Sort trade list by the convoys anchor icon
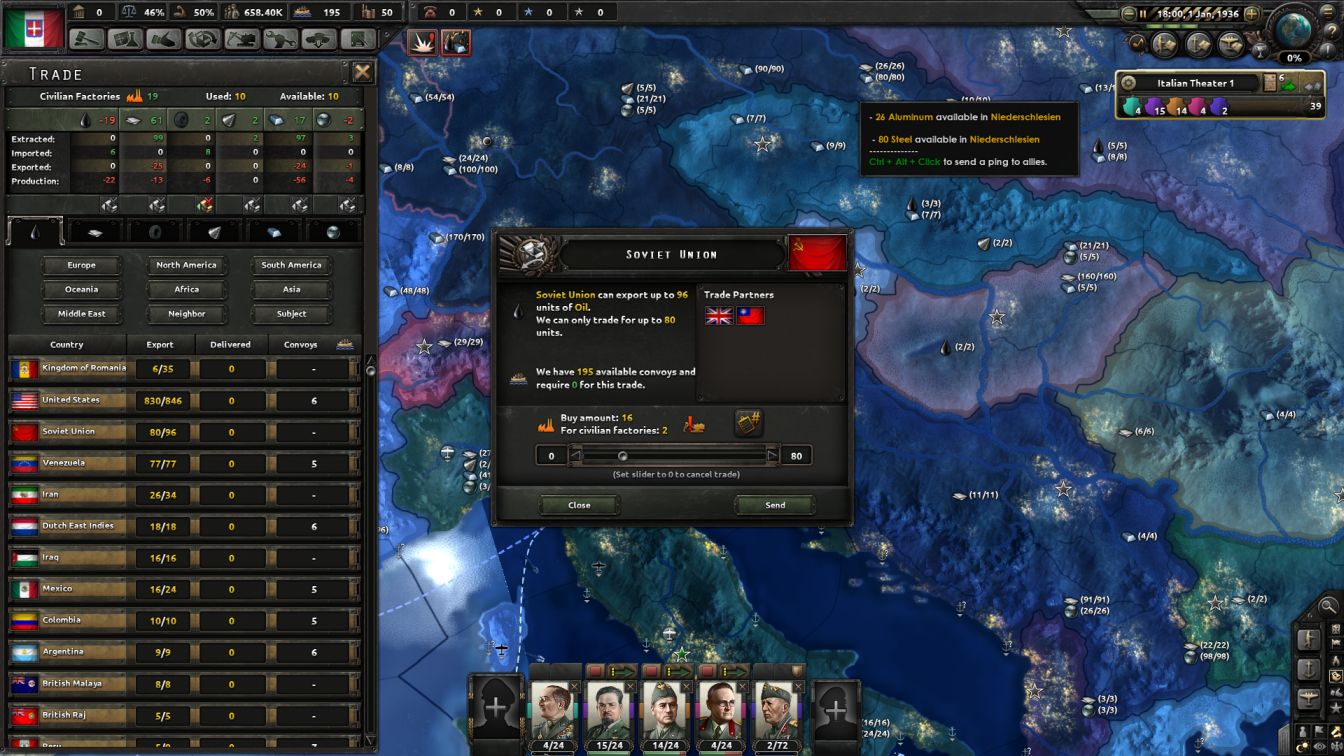The height and width of the screenshot is (756, 1344). click(345, 344)
